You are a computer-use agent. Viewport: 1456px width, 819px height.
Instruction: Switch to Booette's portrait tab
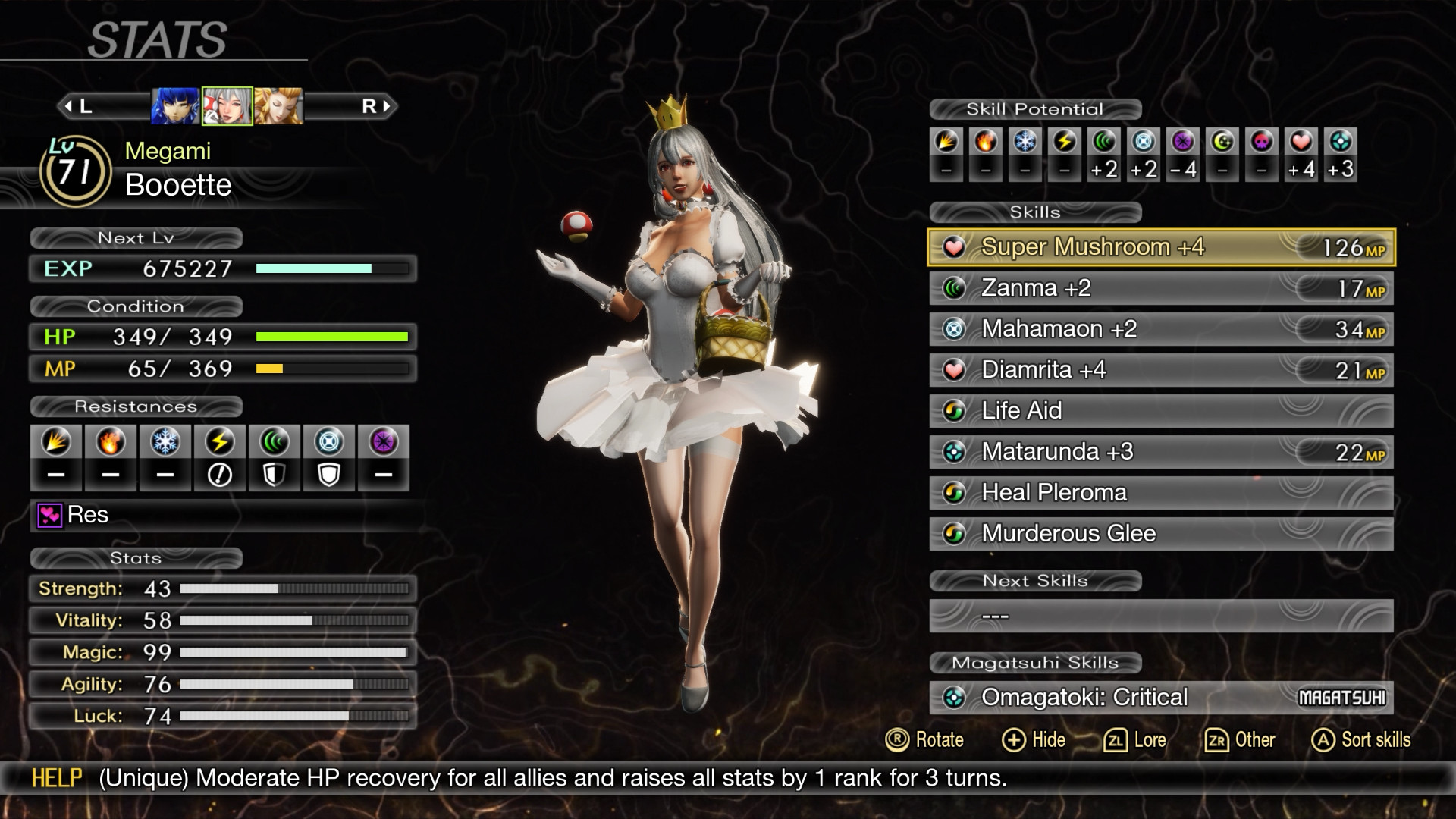226,105
